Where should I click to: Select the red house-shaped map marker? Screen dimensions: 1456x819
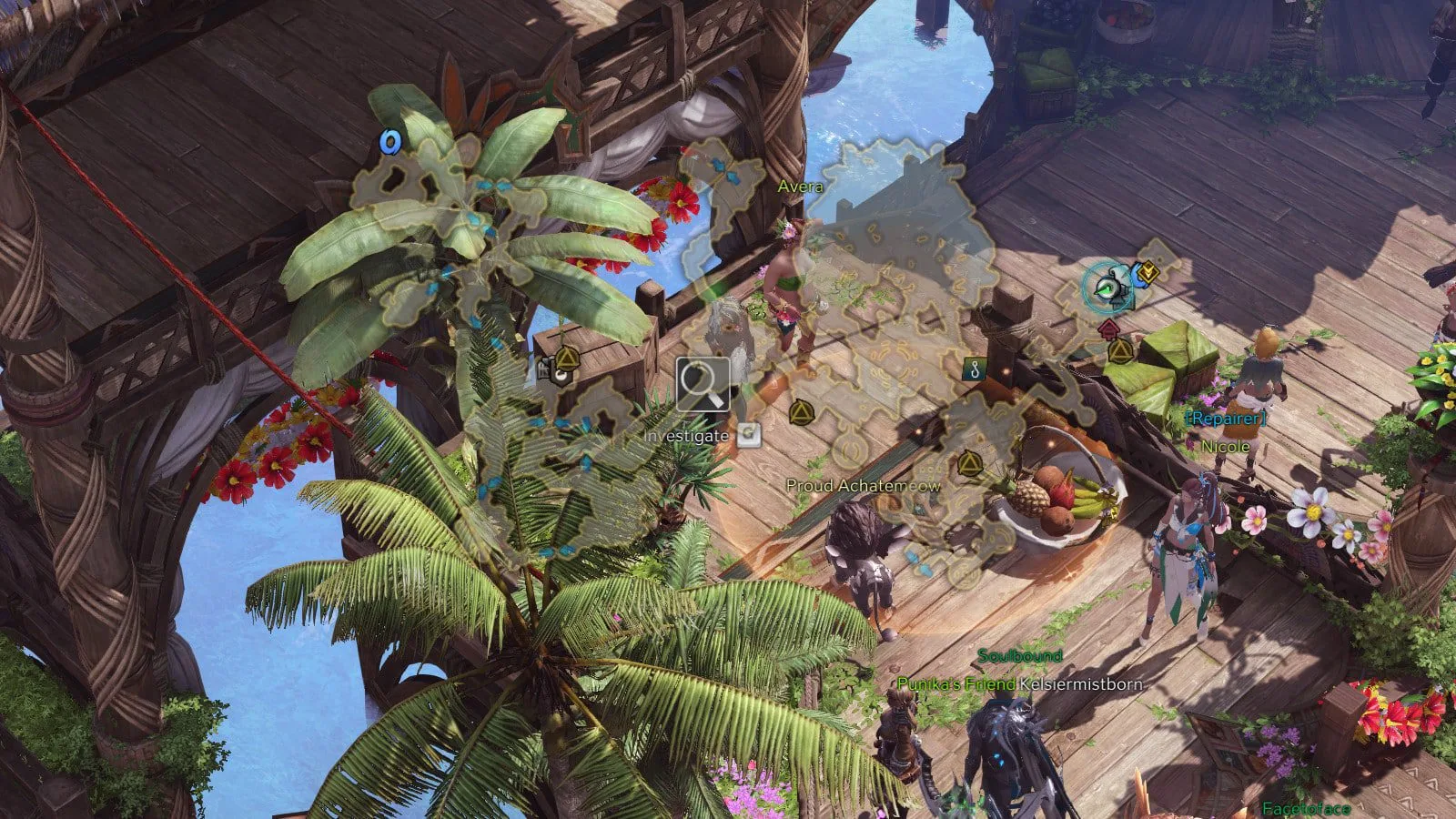tap(1107, 328)
